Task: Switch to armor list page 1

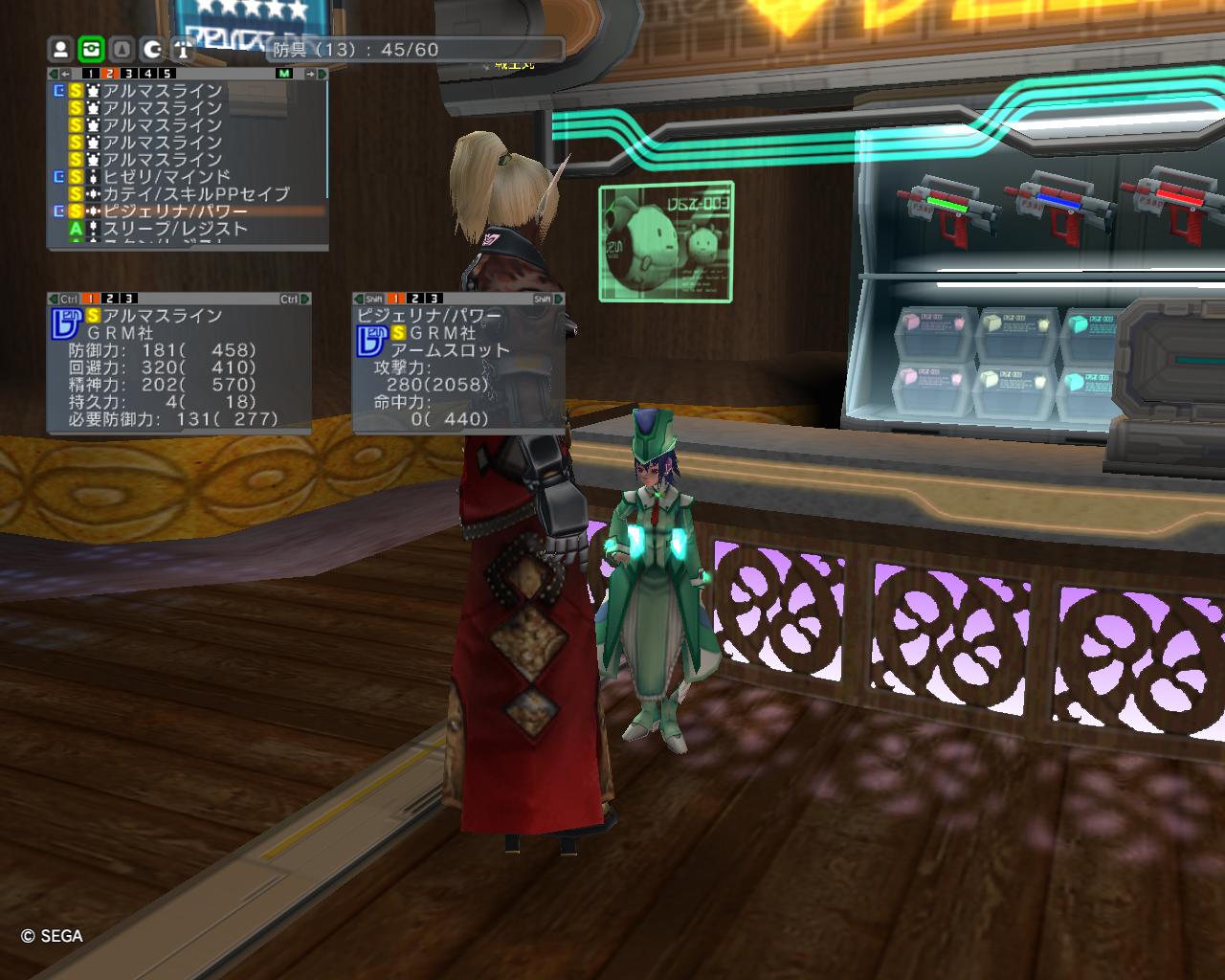Action: pos(90,74)
